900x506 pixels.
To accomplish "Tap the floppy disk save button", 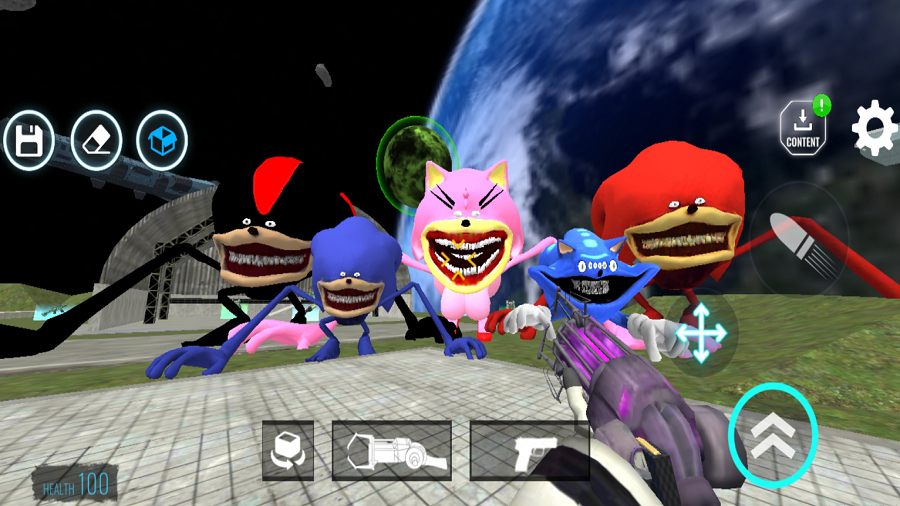I will (x=29, y=141).
